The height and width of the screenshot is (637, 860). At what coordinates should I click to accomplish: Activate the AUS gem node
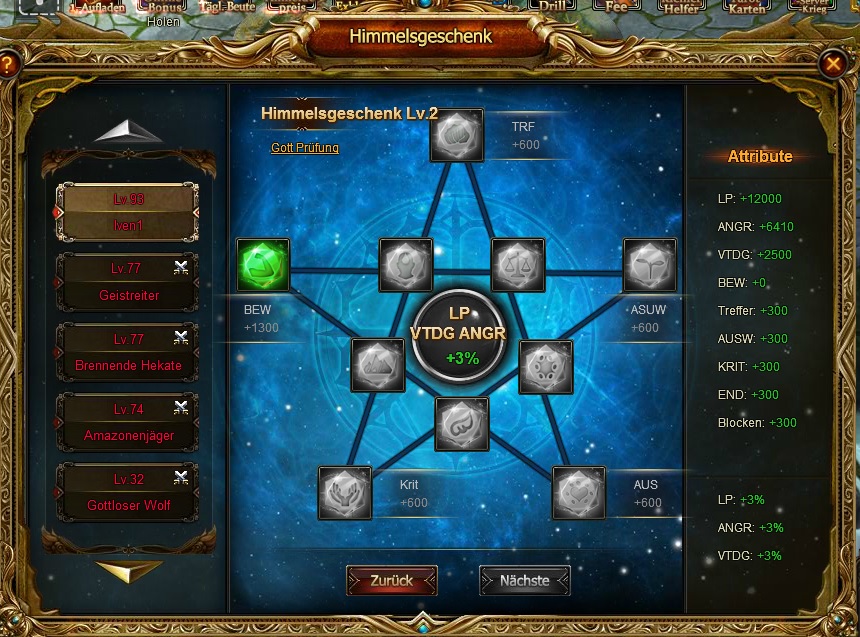(578, 493)
